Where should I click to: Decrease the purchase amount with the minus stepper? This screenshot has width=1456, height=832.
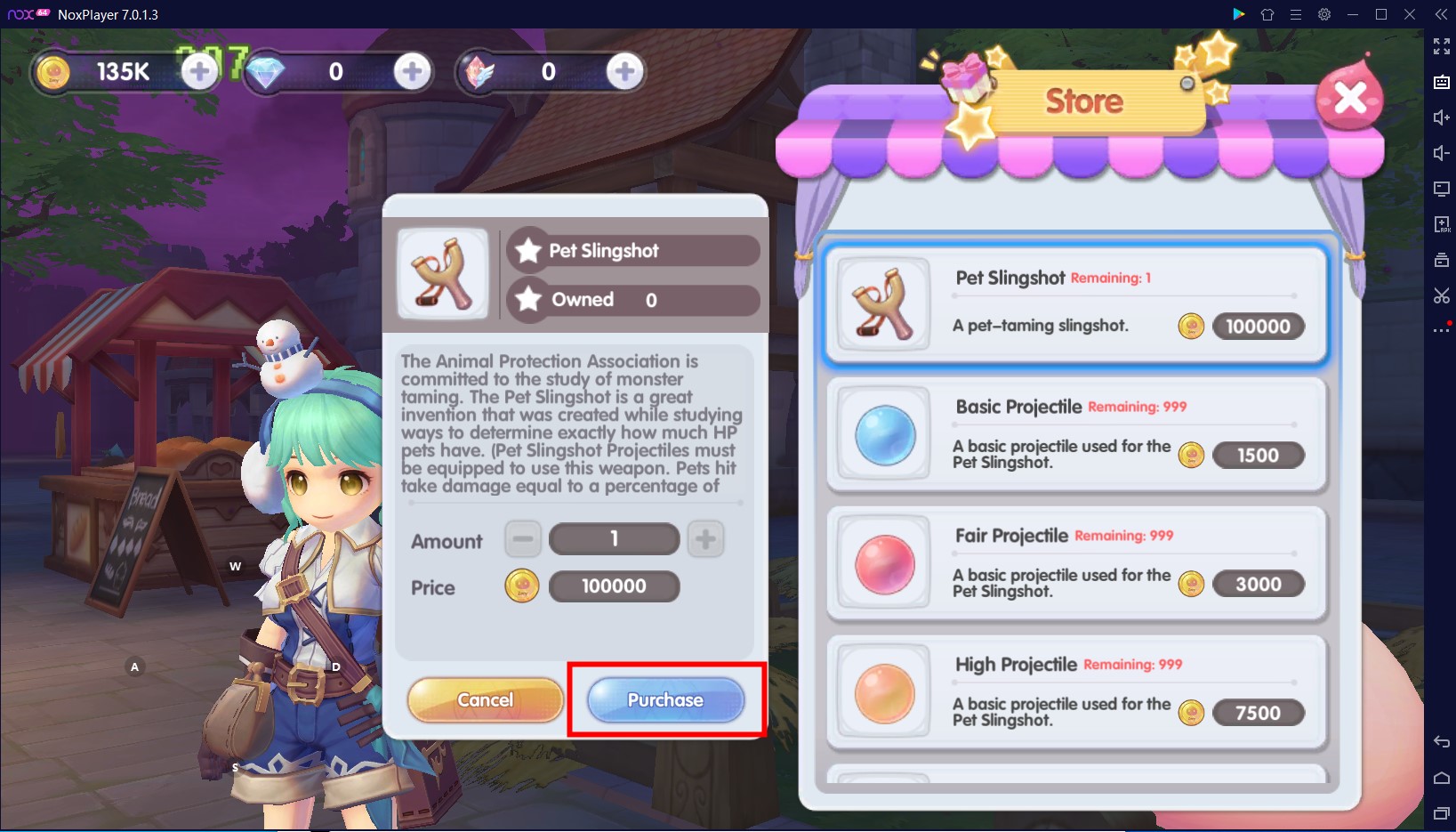(x=523, y=538)
